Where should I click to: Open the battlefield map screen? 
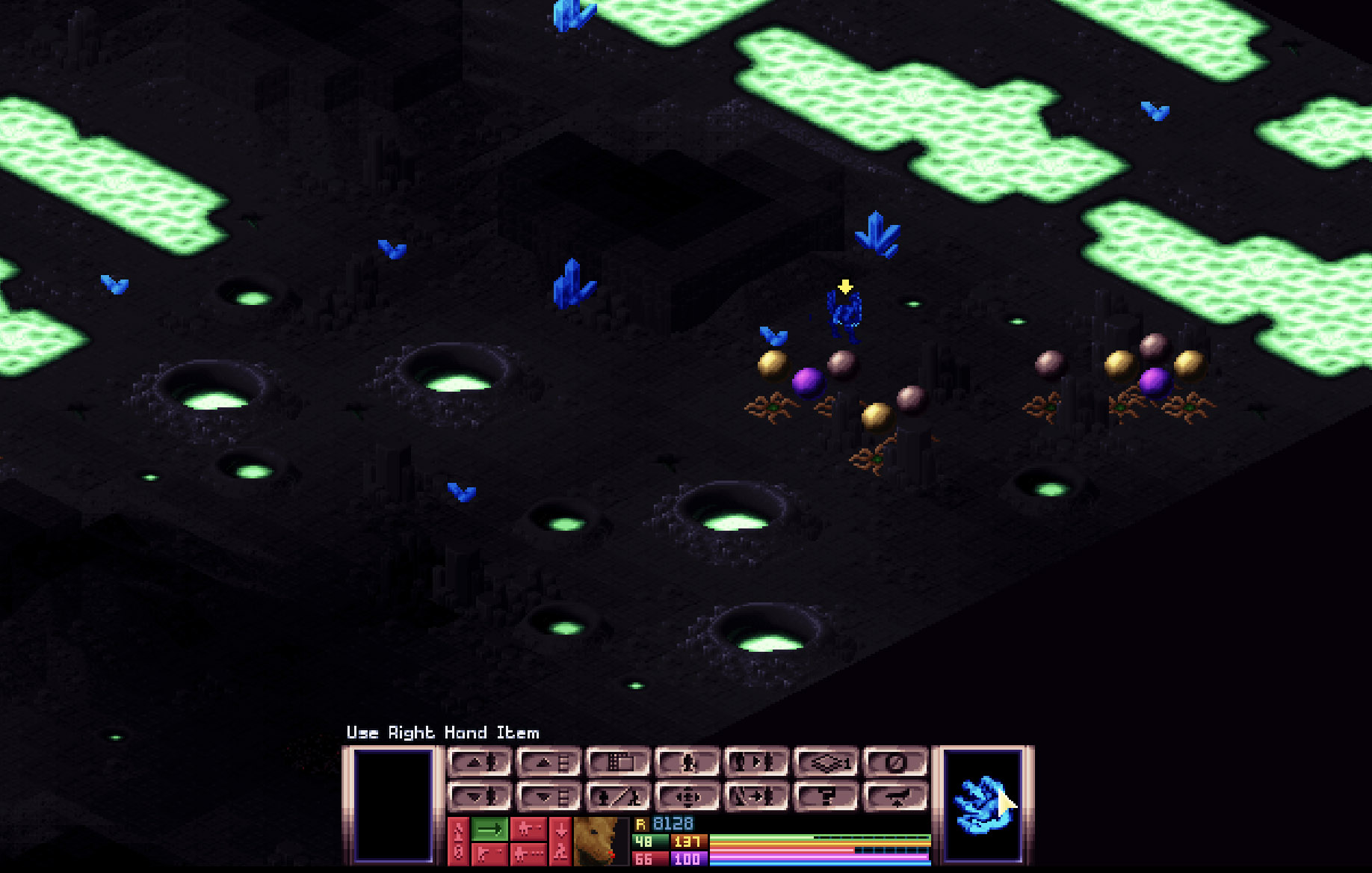point(617,763)
